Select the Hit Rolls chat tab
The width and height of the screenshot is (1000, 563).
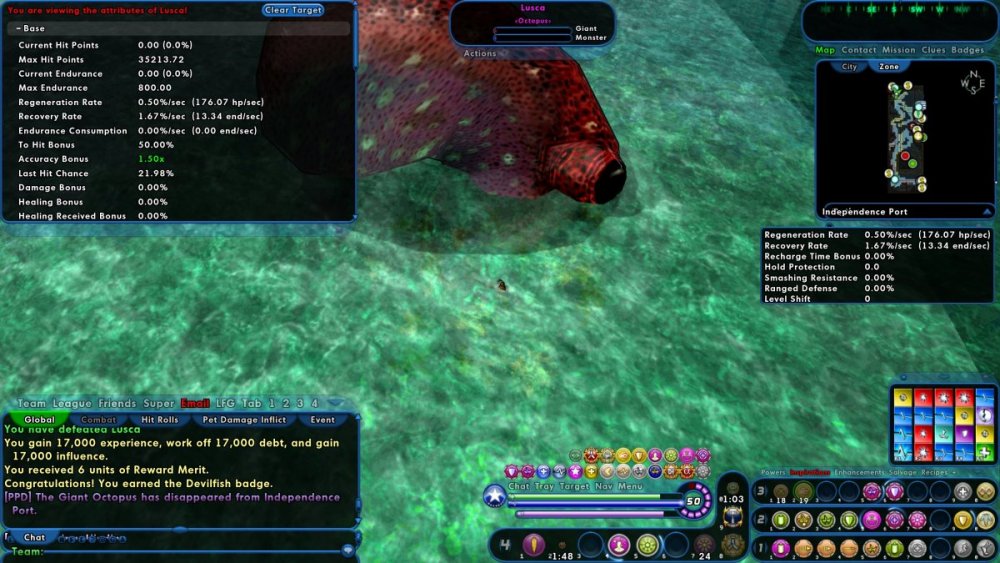tap(160, 420)
